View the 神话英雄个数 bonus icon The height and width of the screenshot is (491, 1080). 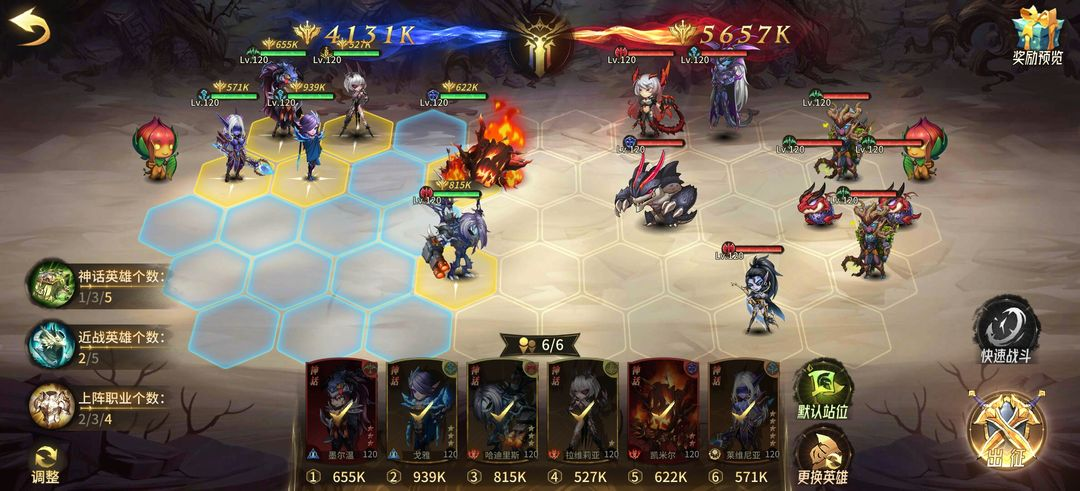pos(49,284)
